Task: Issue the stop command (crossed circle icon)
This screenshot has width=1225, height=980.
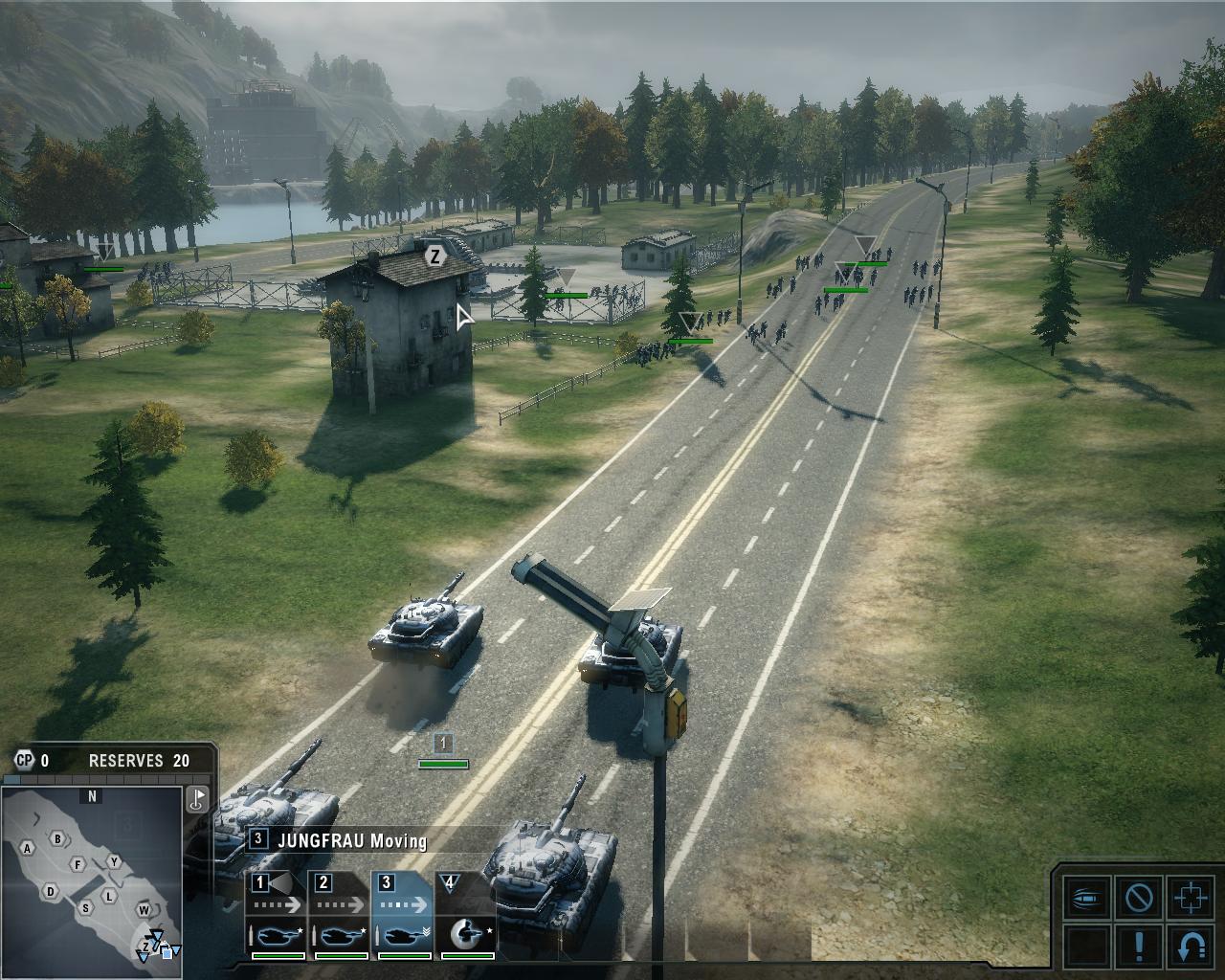Action: [x=1139, y=899]
